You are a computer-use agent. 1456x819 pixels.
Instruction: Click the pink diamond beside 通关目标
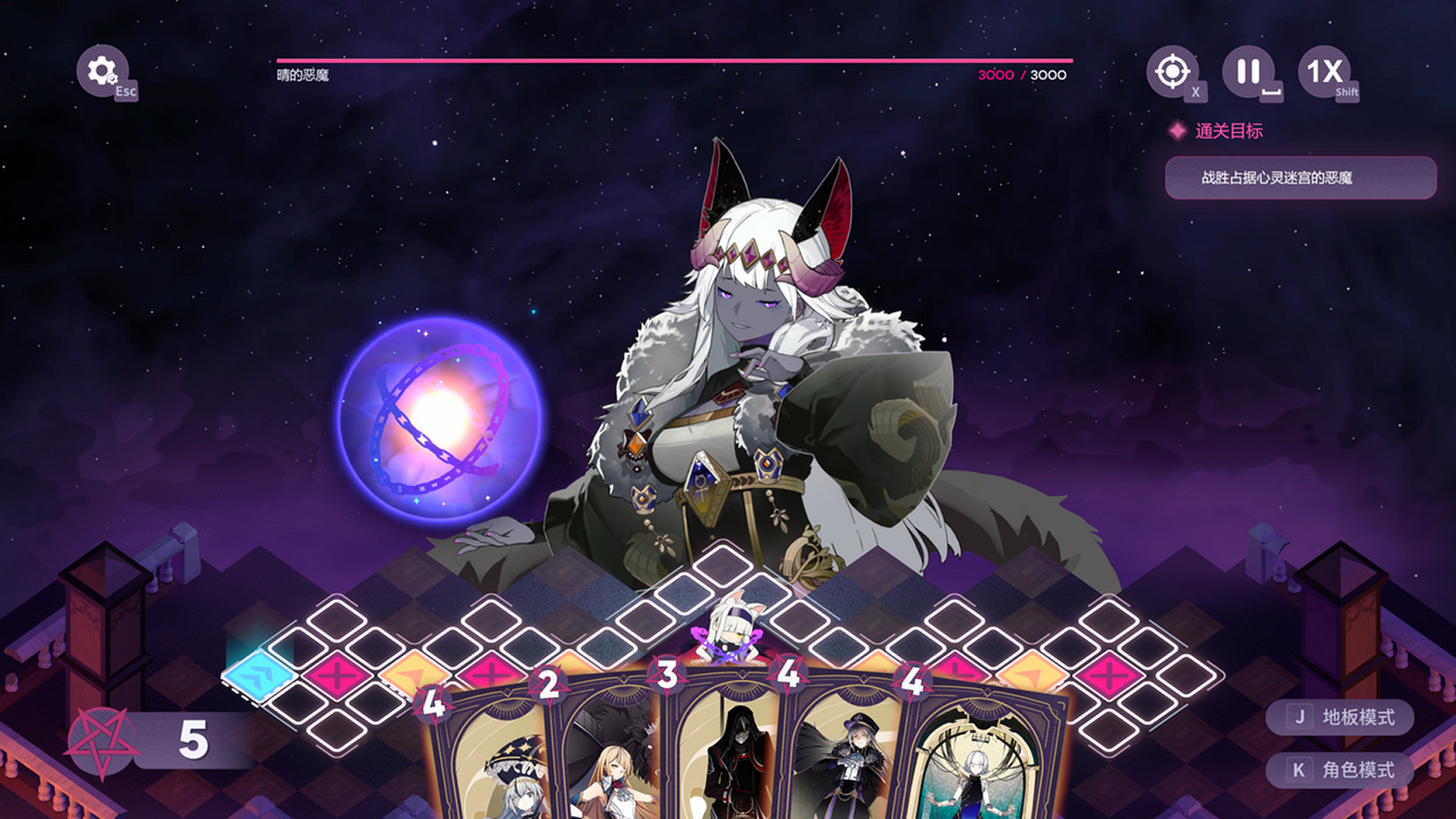pyautogui.click(x=1179, y=130)
